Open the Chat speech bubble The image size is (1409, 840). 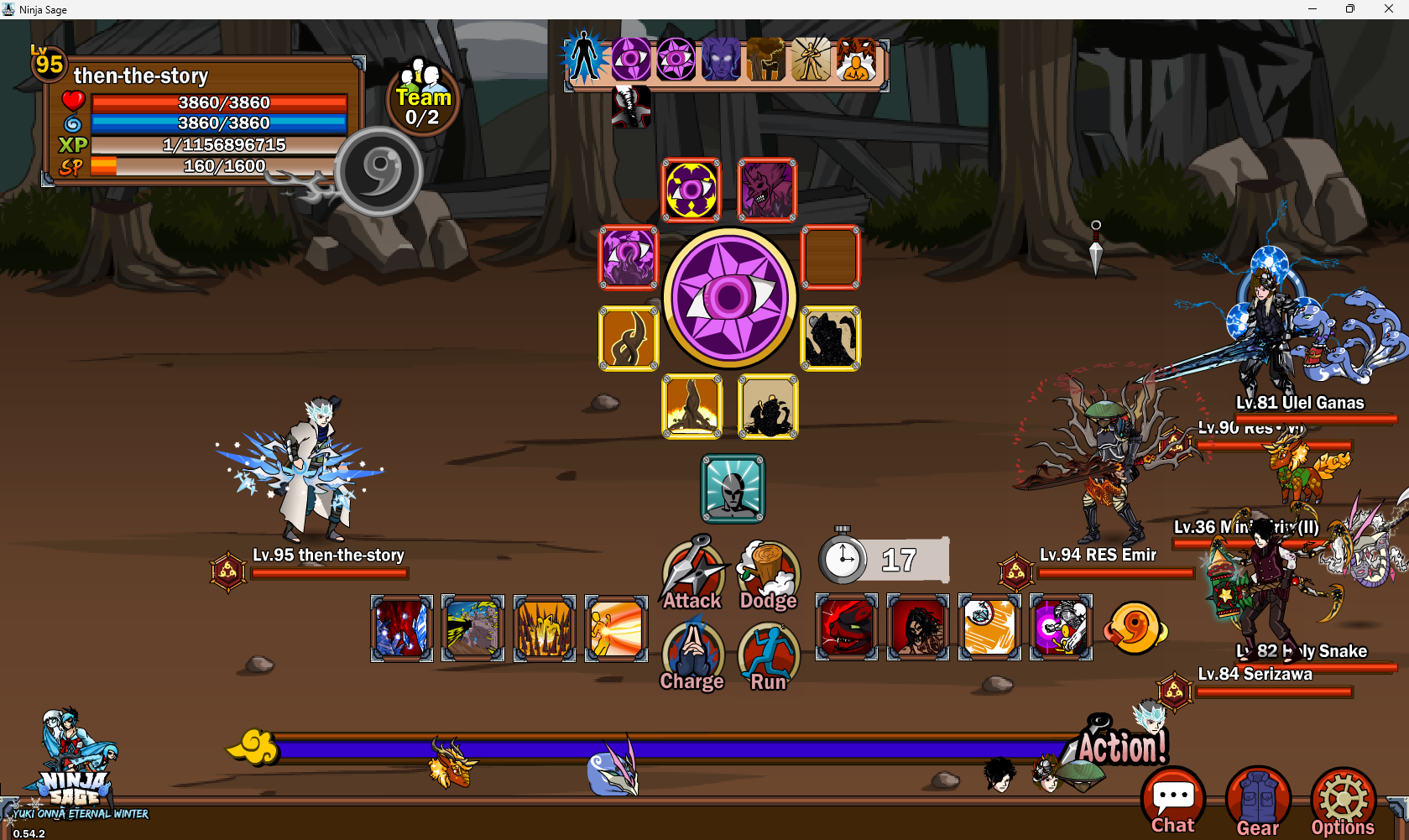[x=1172, y=801]
